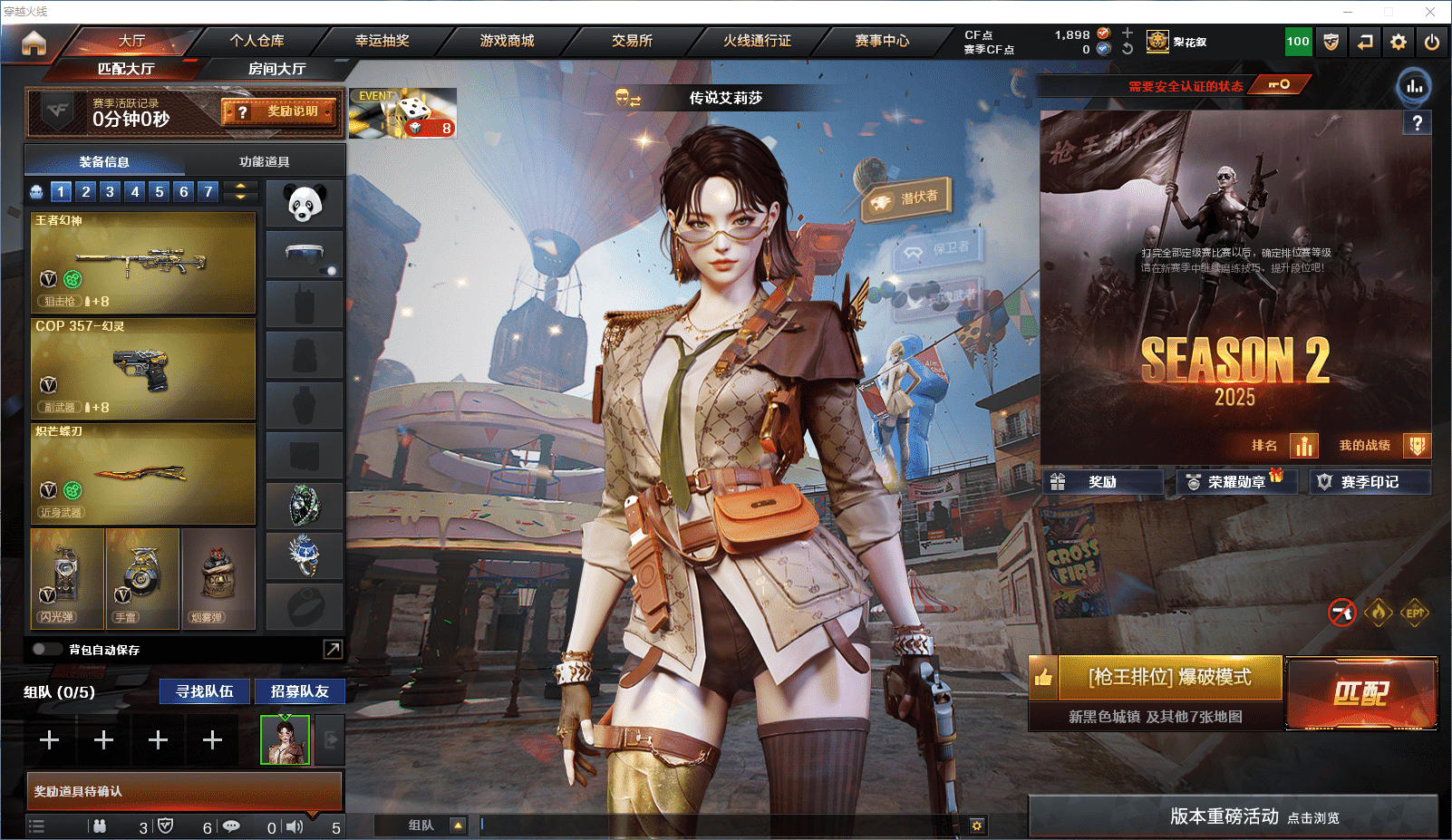Open the 幸运抽奖 lucky draw page
Screen dimensions: 1452x840
coord(382,41)
